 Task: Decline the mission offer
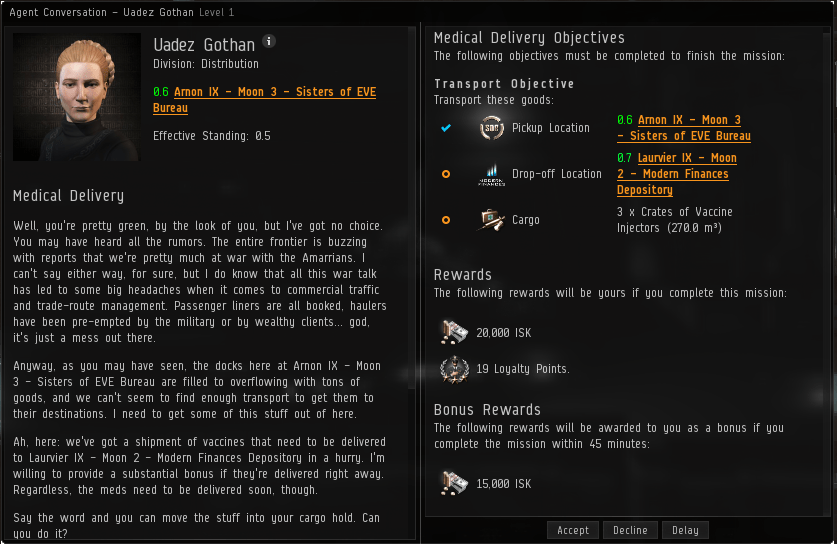point(630,530)
